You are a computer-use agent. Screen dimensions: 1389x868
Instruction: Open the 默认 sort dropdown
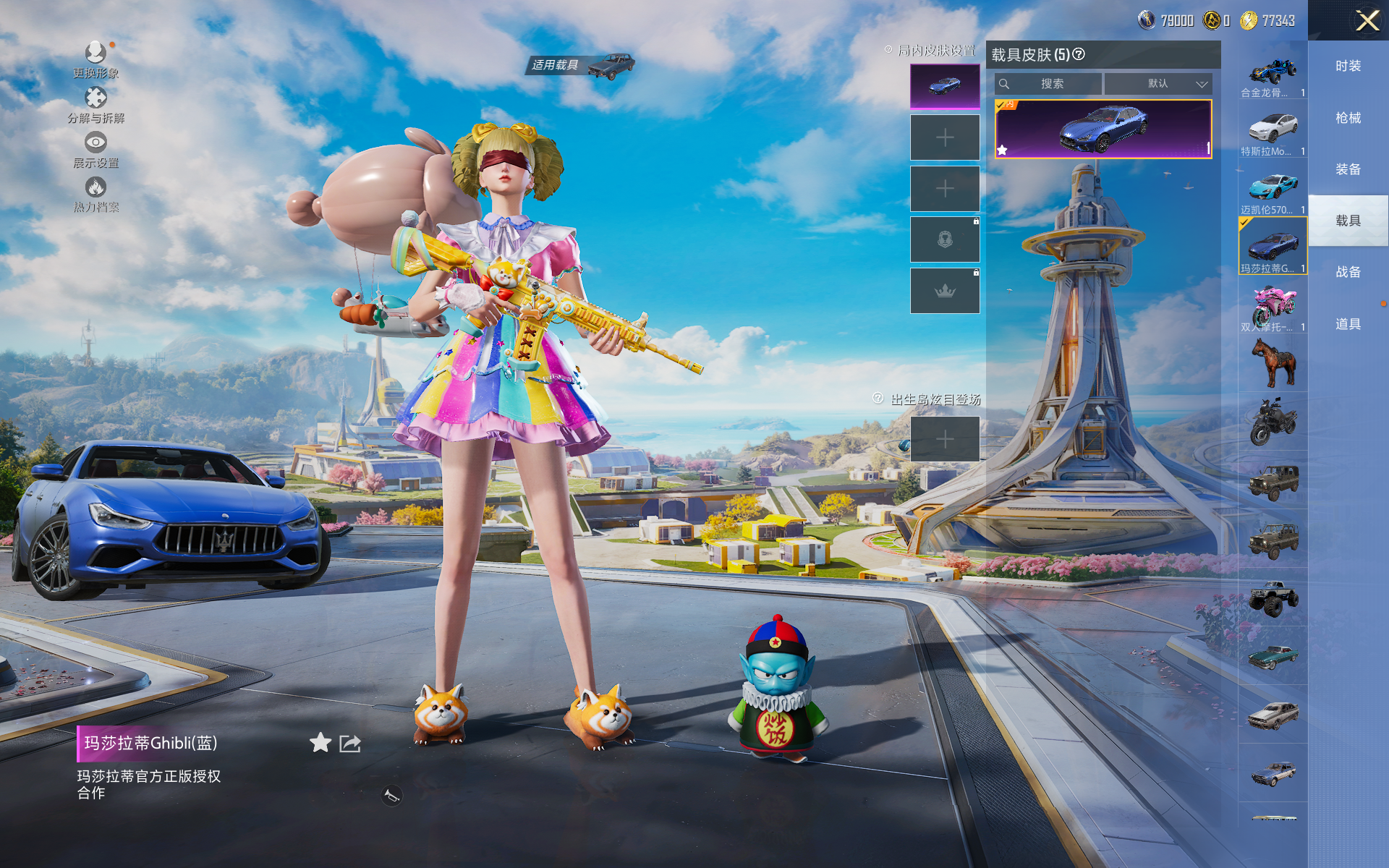coord(1158,84)
